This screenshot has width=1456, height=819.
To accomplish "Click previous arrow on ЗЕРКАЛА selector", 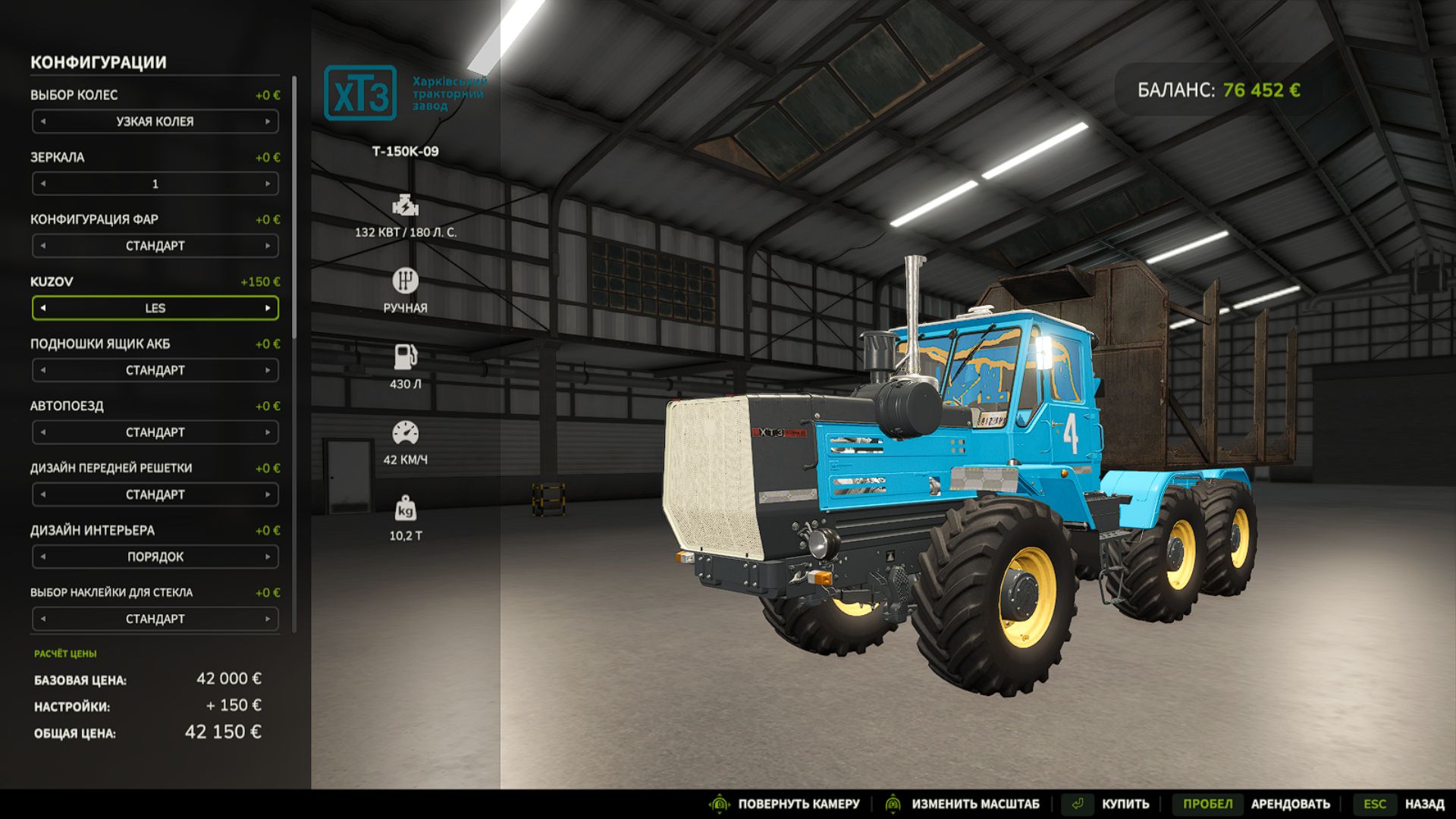I will (x=43, y=184).
